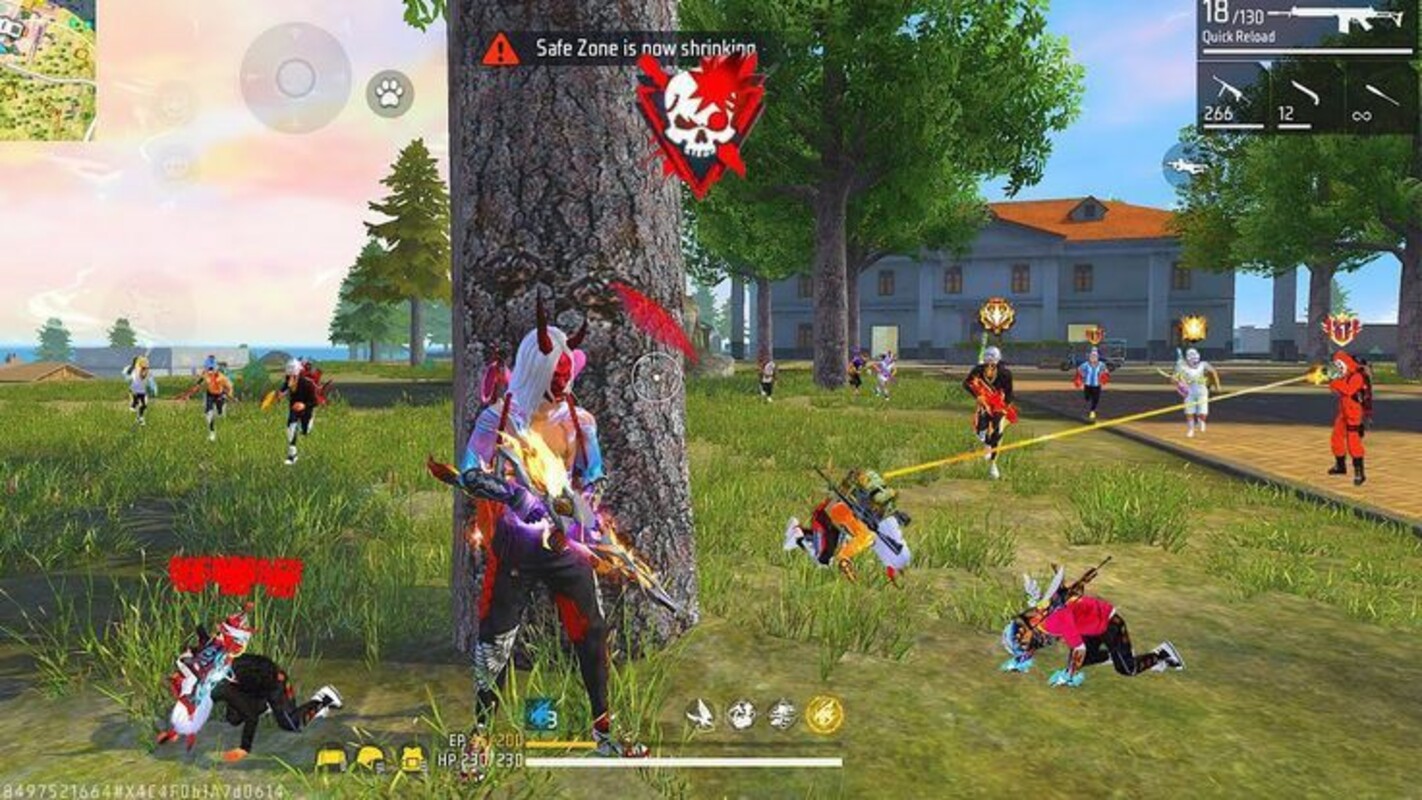Open the backpack inventory icon

pyautogui.click(x=412, y=758)
